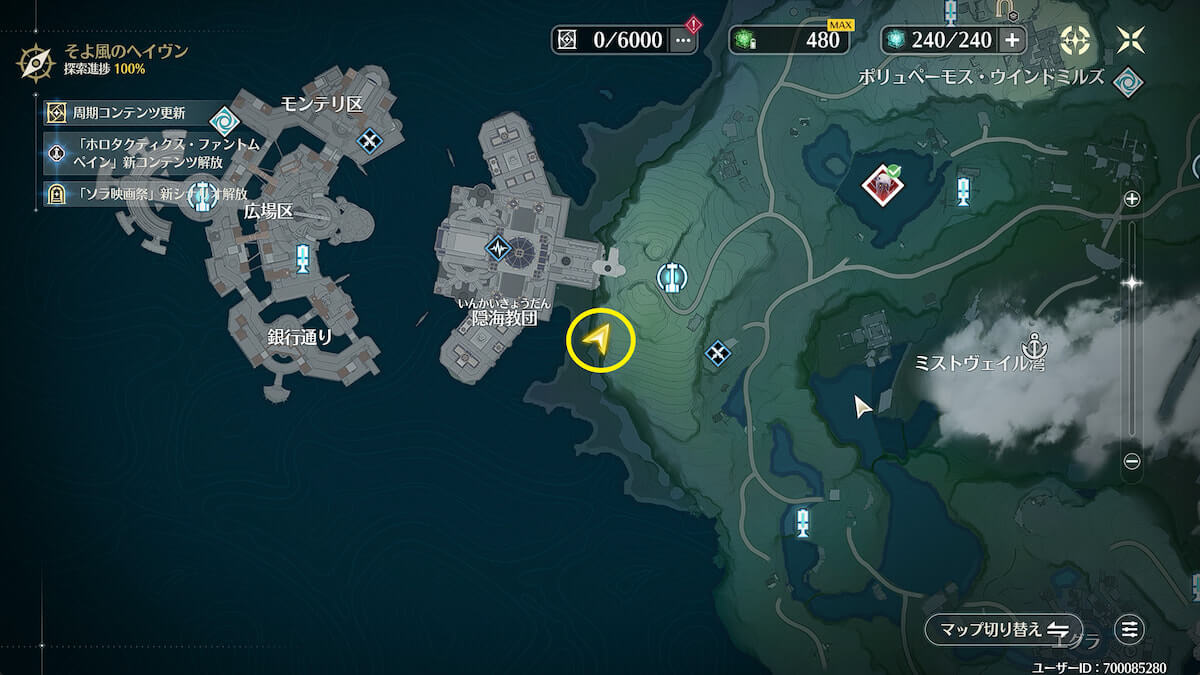Close the map with the X icon
The image size is (1200, 675).
1133,40
